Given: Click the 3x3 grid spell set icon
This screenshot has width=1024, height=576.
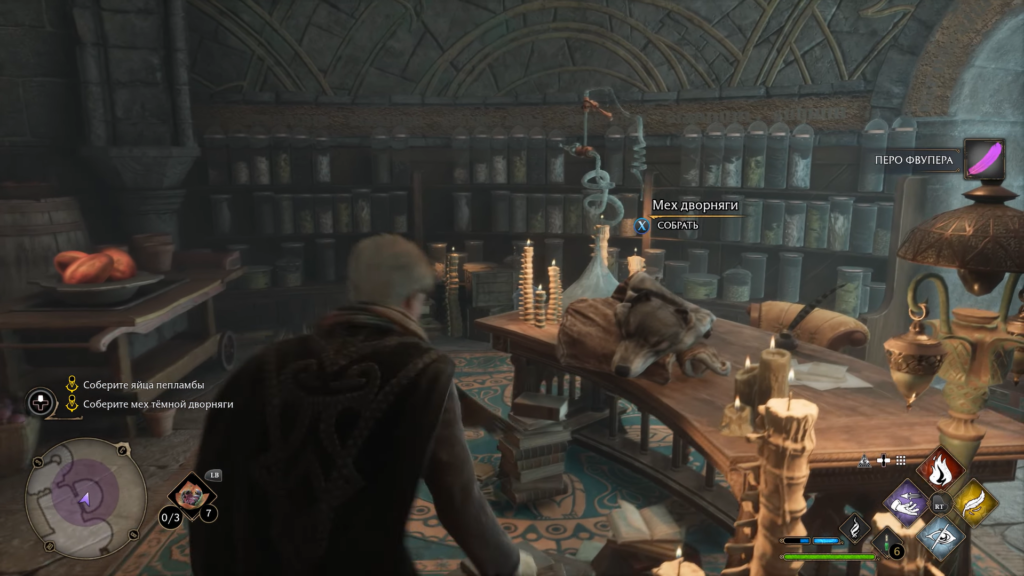Looking at the screenshot, I should [900, 461].
